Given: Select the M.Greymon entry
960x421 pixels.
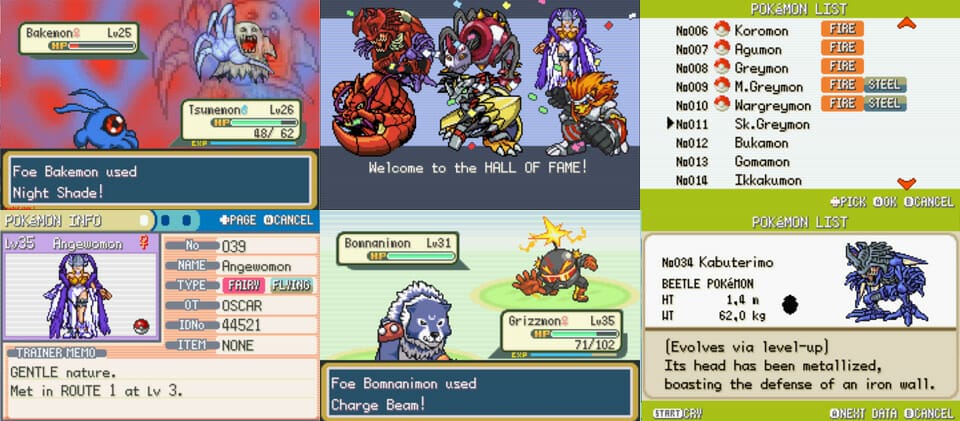Looking at the screenshot, I should point(764,86).
